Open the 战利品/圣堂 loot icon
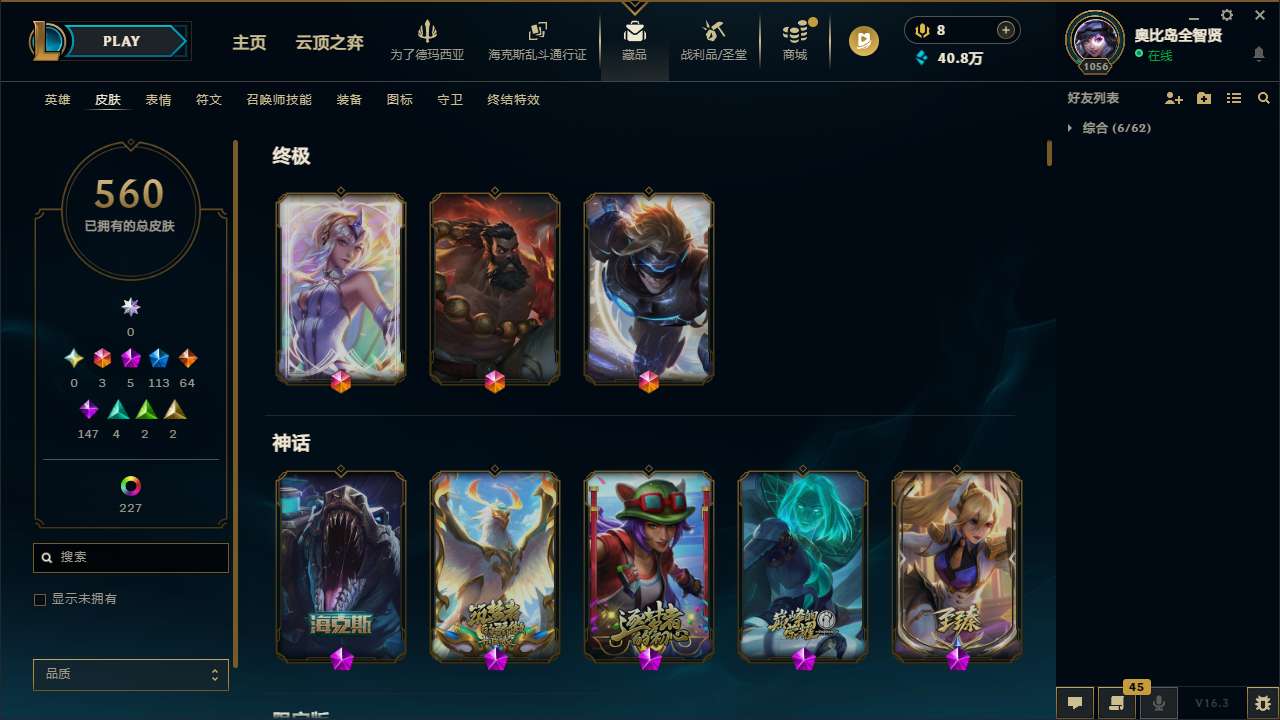The height and width of the screenshot is (720, 1280). (x=713, y=32)
